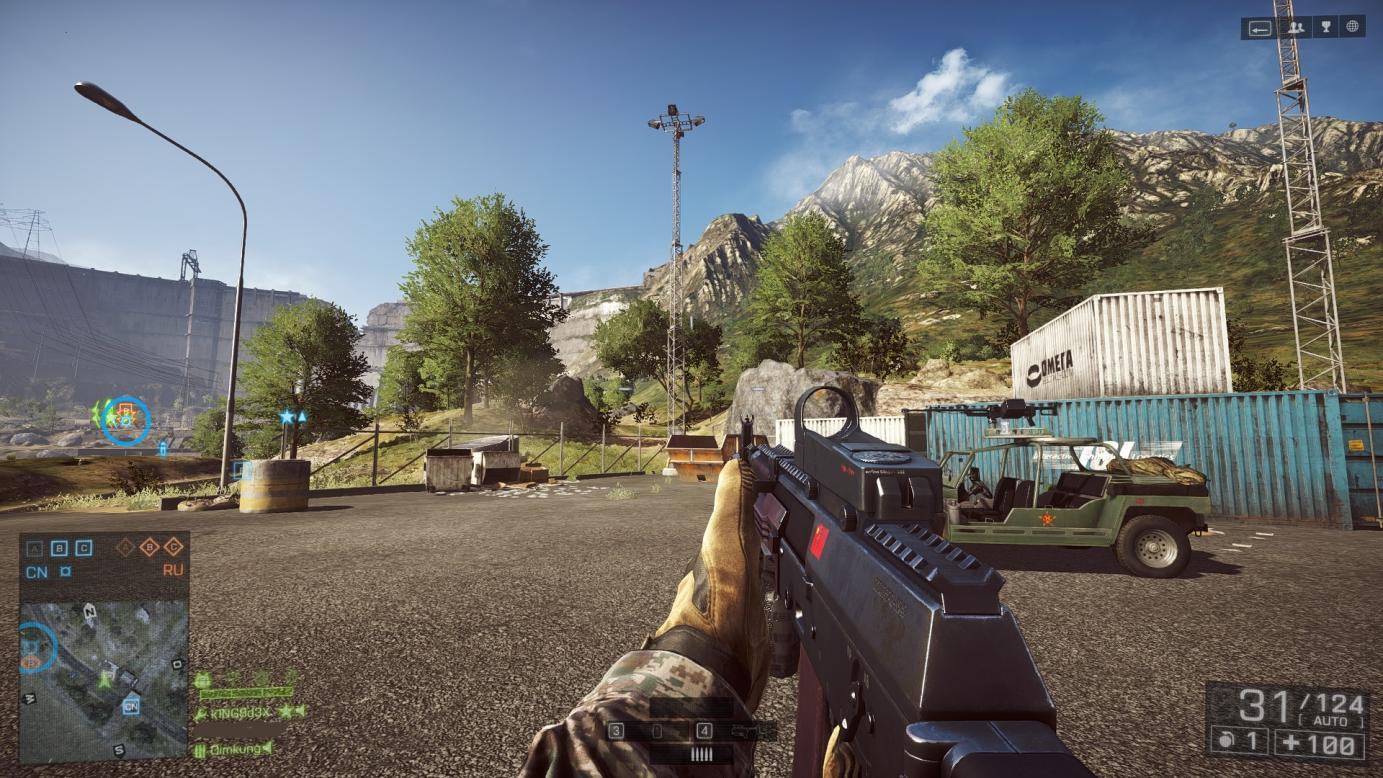Choose the gadget icon in slot 3
The image size is (1383, 778).
click(x=656, y=731)
